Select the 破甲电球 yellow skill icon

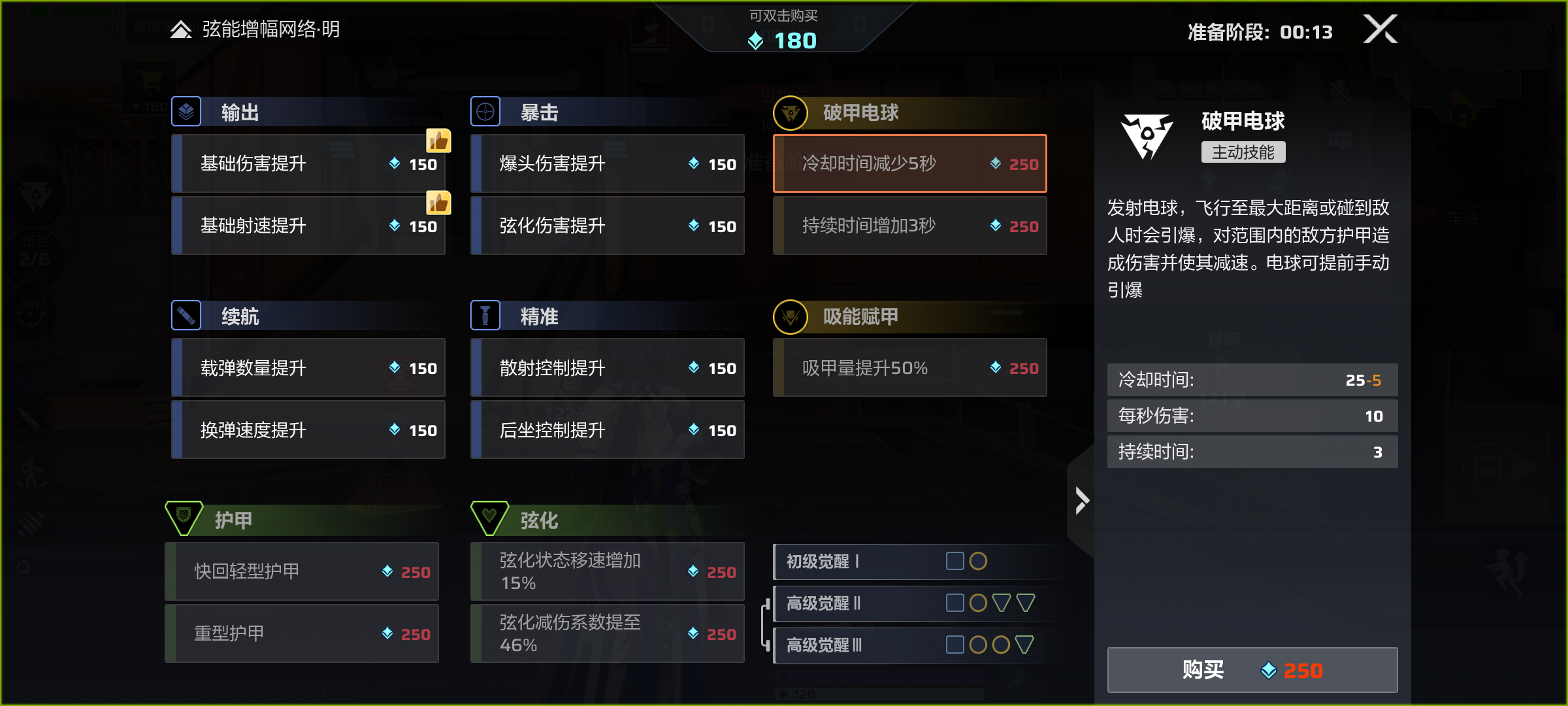792,112
